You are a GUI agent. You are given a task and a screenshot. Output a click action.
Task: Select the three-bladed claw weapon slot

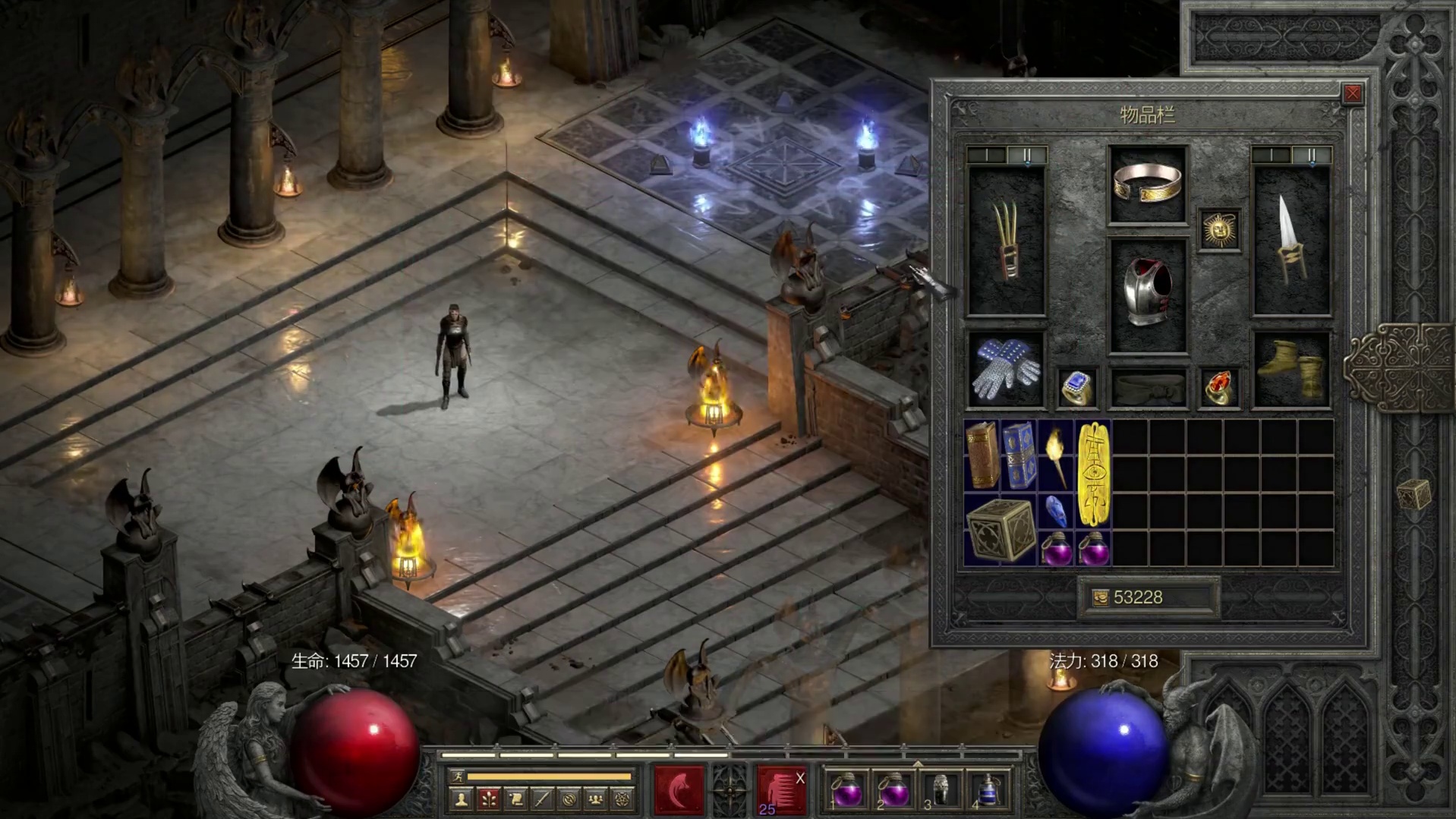(1007, 241)
